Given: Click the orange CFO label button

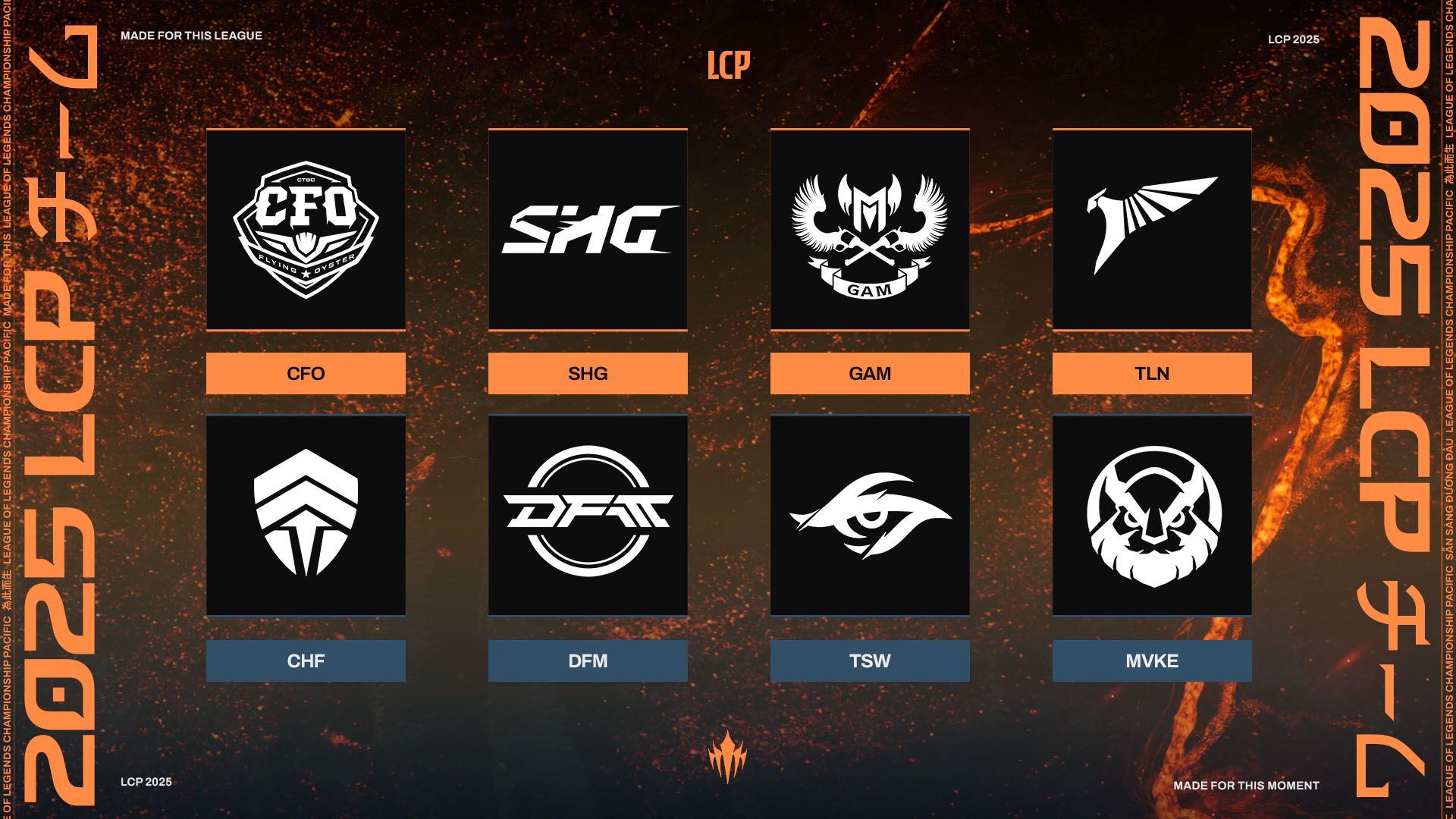Looking at the screenshot, I should (306, 373).
